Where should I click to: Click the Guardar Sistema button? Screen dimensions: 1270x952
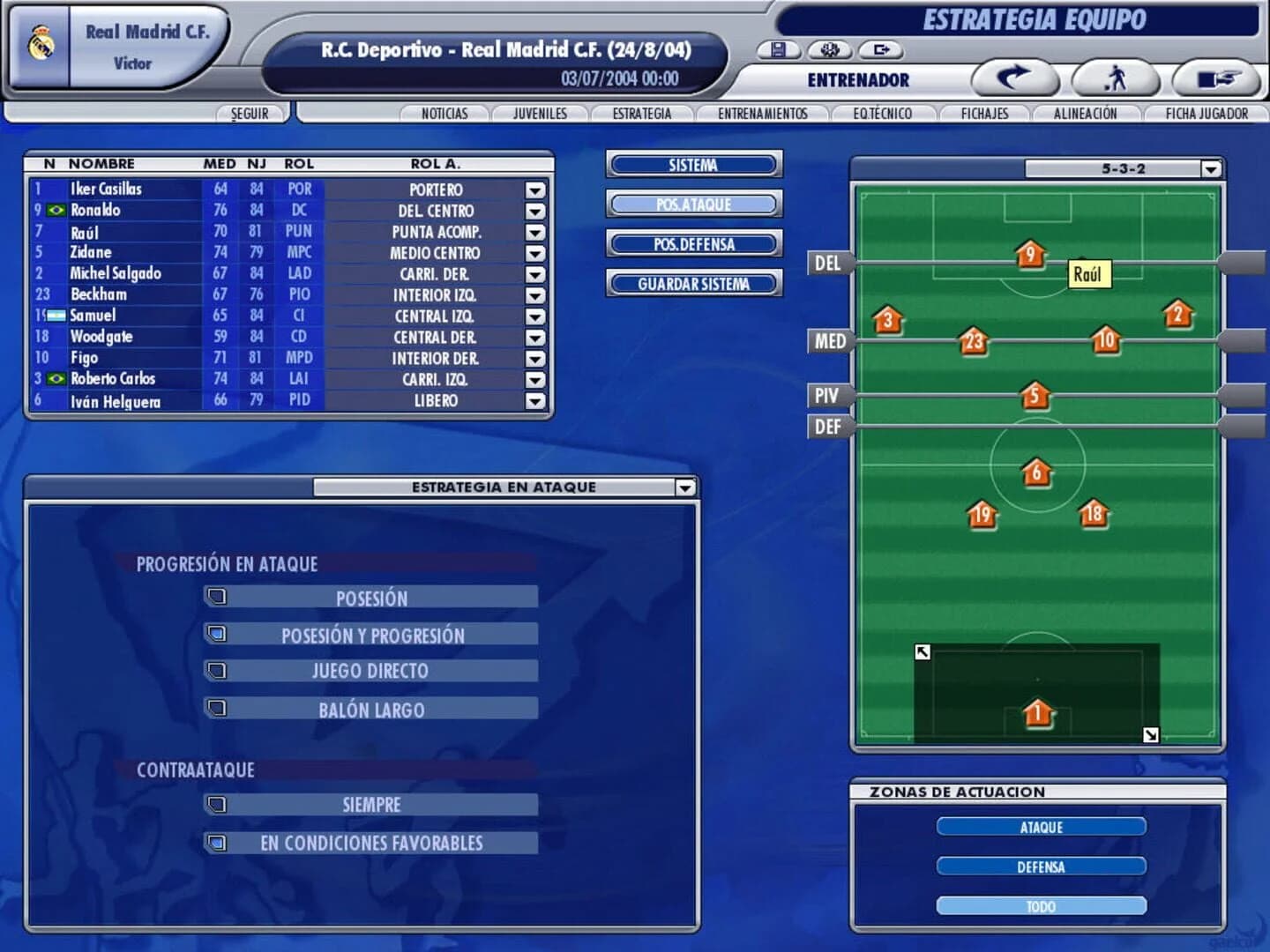[693, 284]
